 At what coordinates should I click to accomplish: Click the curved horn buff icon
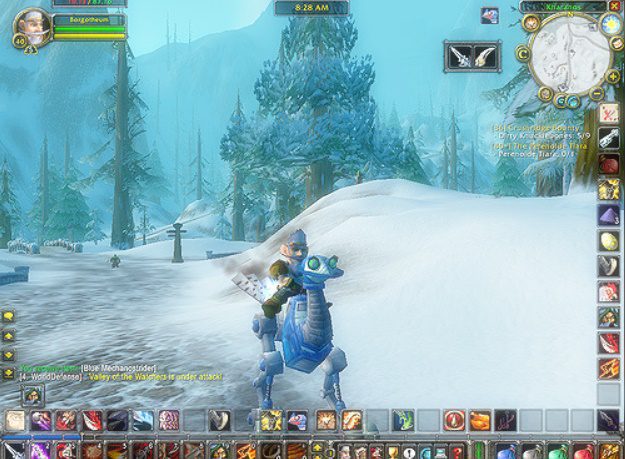click(487, 55)
